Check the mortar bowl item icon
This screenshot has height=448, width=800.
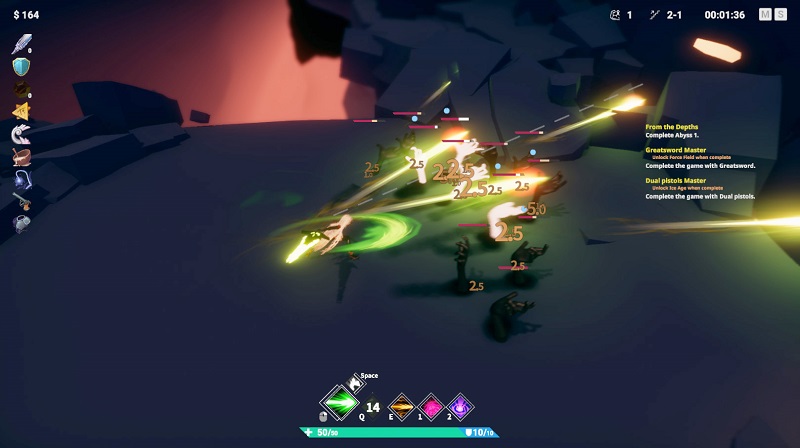coord(21,157)
